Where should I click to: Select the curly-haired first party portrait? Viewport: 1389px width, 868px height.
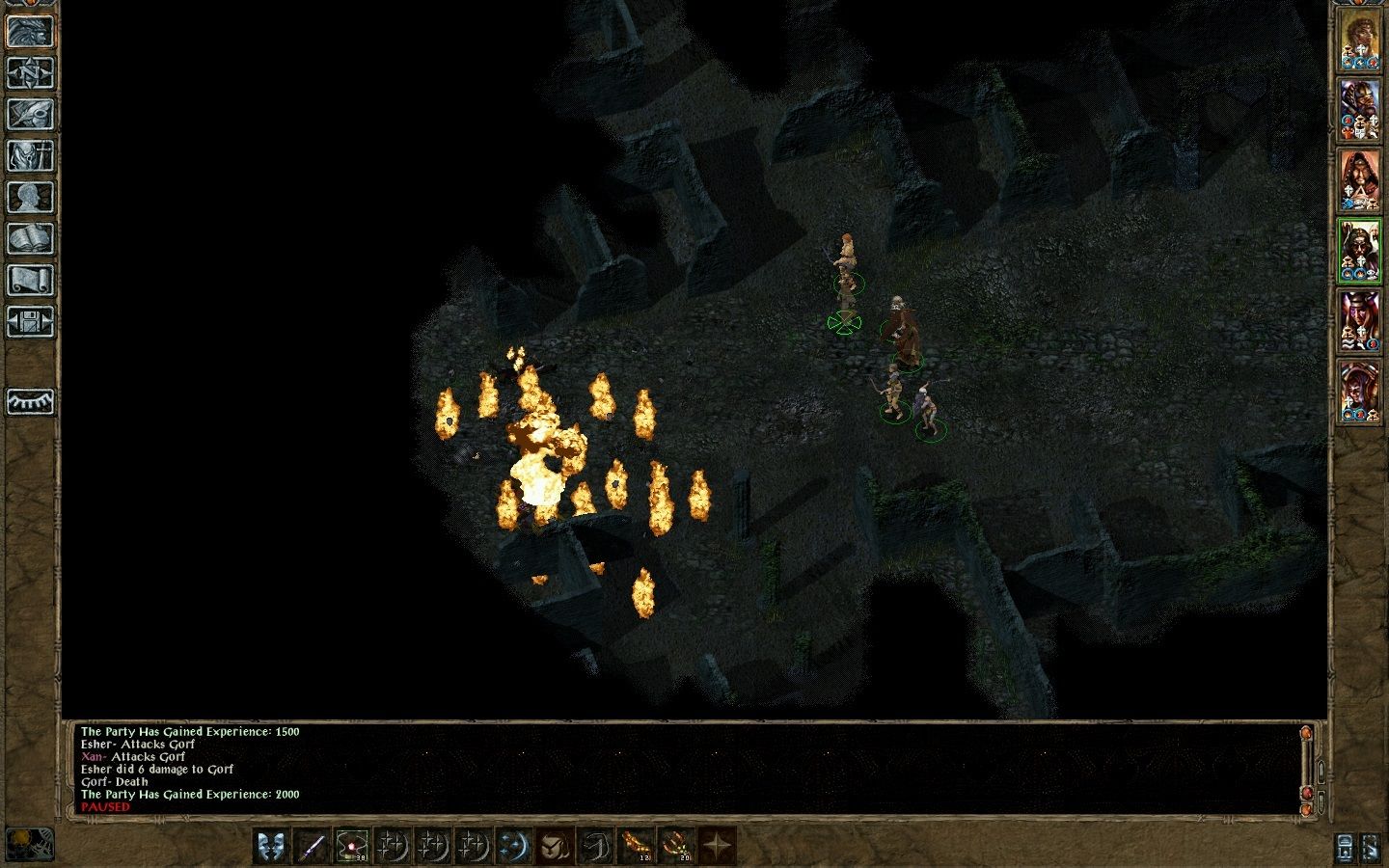[1359, 43]
